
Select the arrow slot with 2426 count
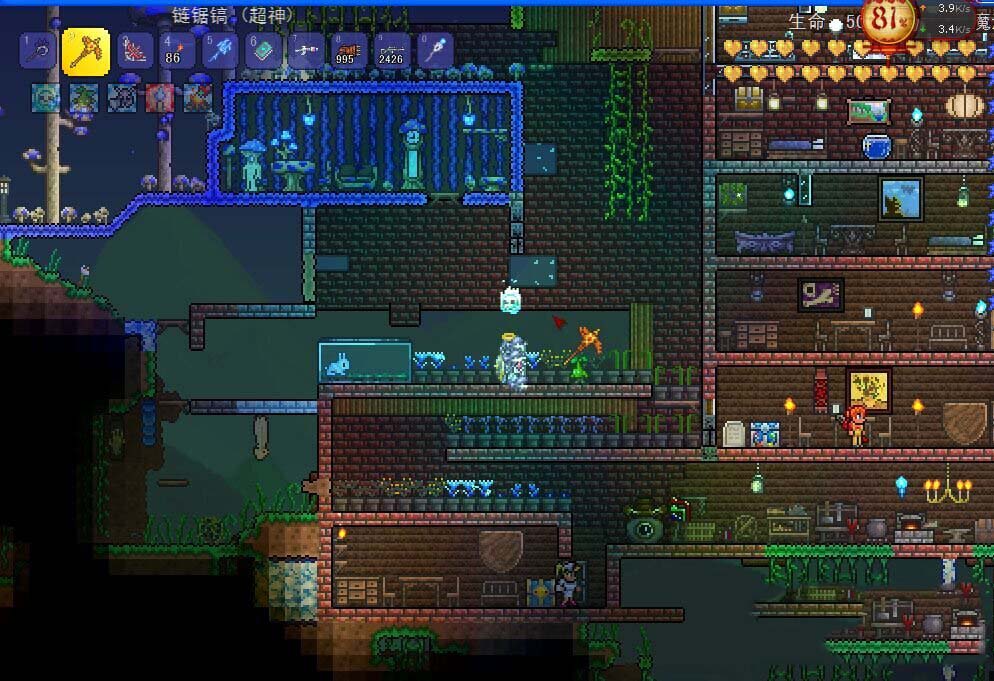point(393,50)
